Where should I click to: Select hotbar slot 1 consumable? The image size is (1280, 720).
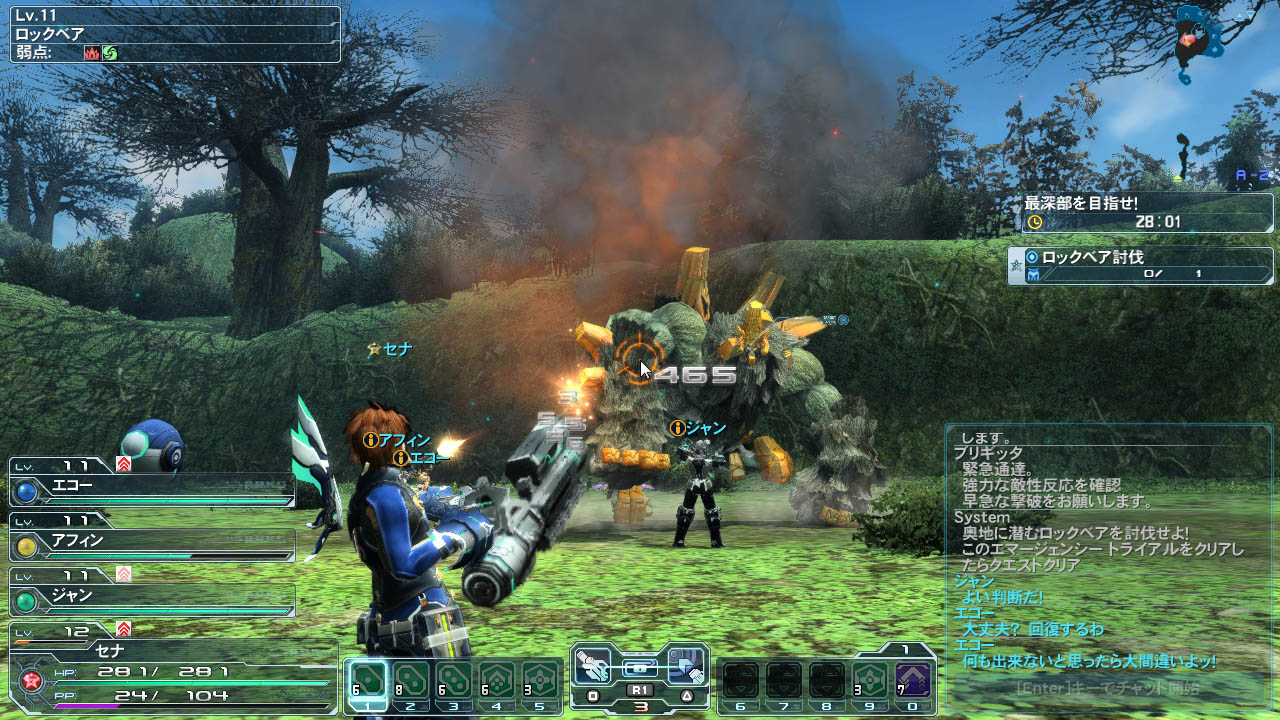(x=369, y=681)
